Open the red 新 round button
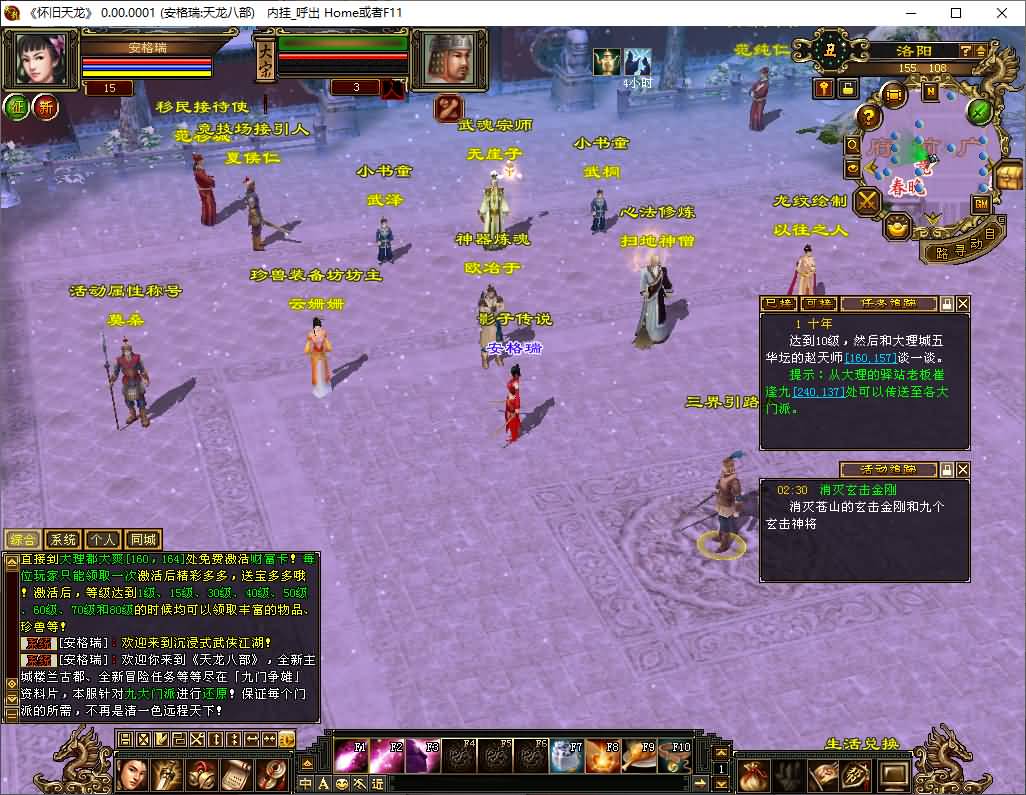Image resolution: width=1026 pixels, height=795 pixels. pyautogui.click(x=45, y=108)
